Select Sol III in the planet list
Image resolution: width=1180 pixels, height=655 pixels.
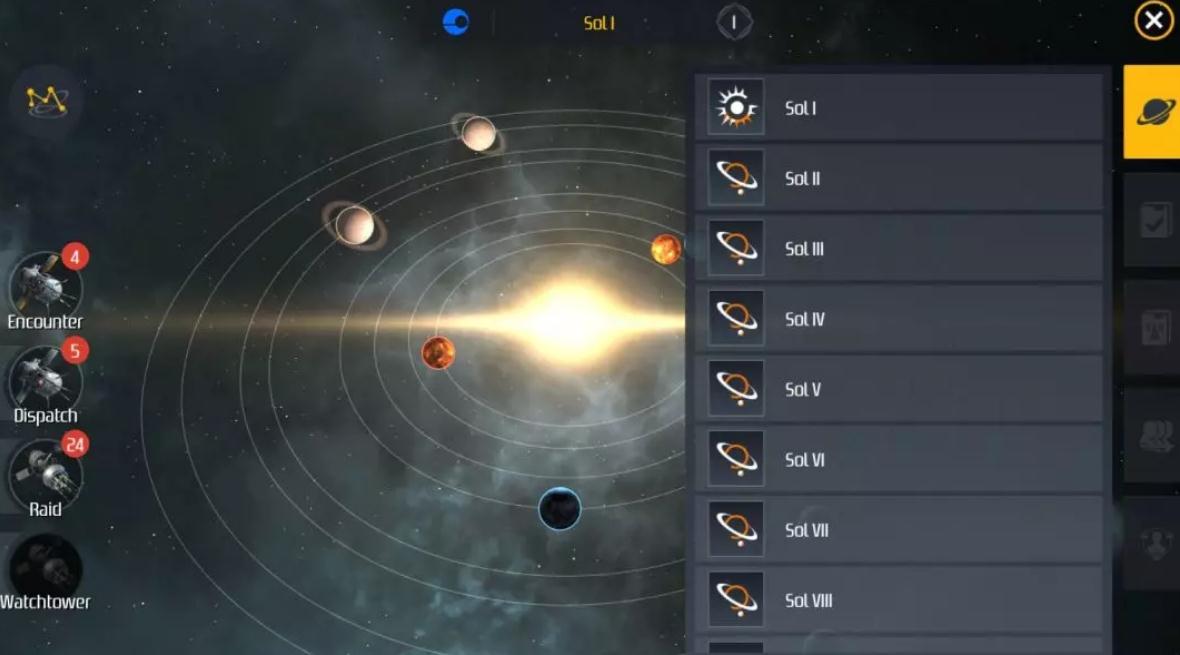pyautogui.click(x=899, y=249)
